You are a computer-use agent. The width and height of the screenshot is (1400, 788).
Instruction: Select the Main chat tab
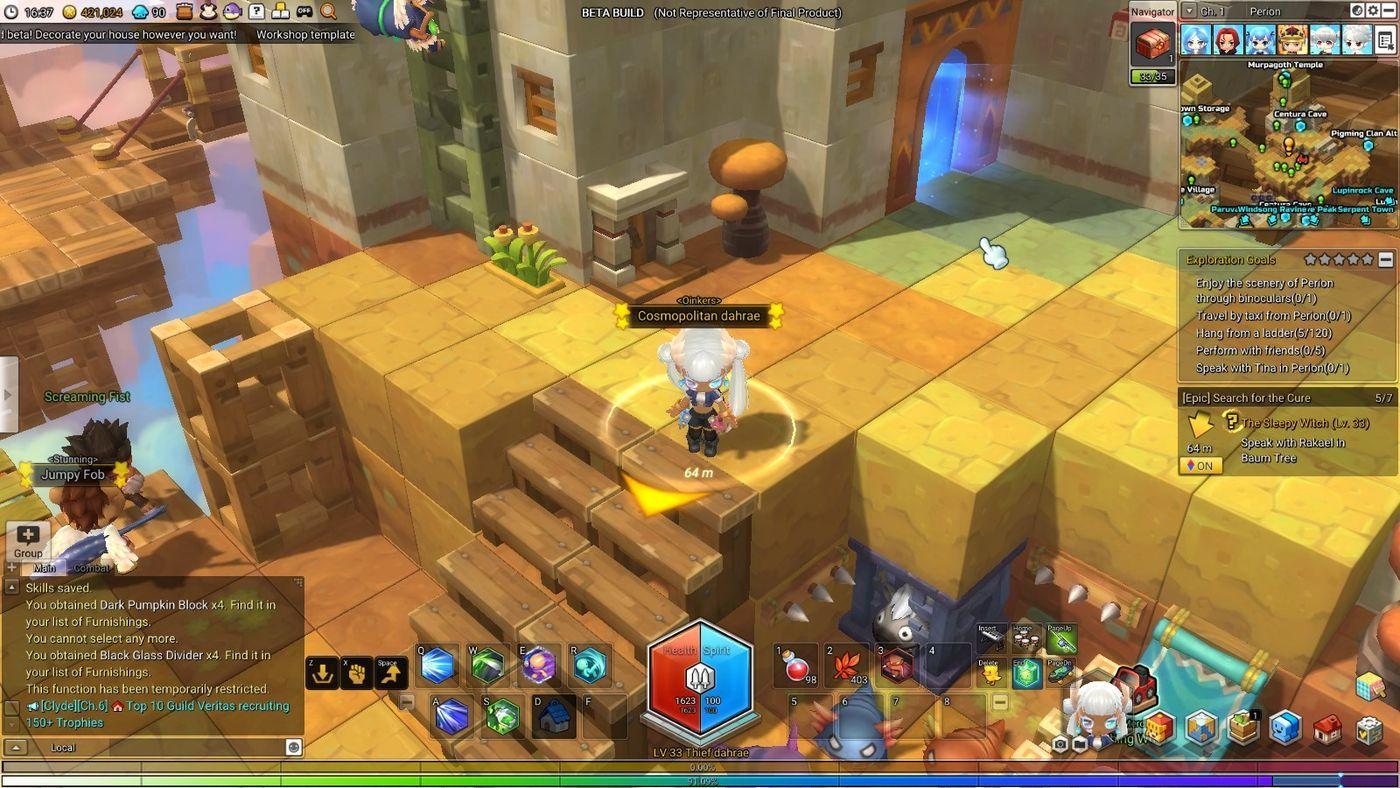(44, 567)
